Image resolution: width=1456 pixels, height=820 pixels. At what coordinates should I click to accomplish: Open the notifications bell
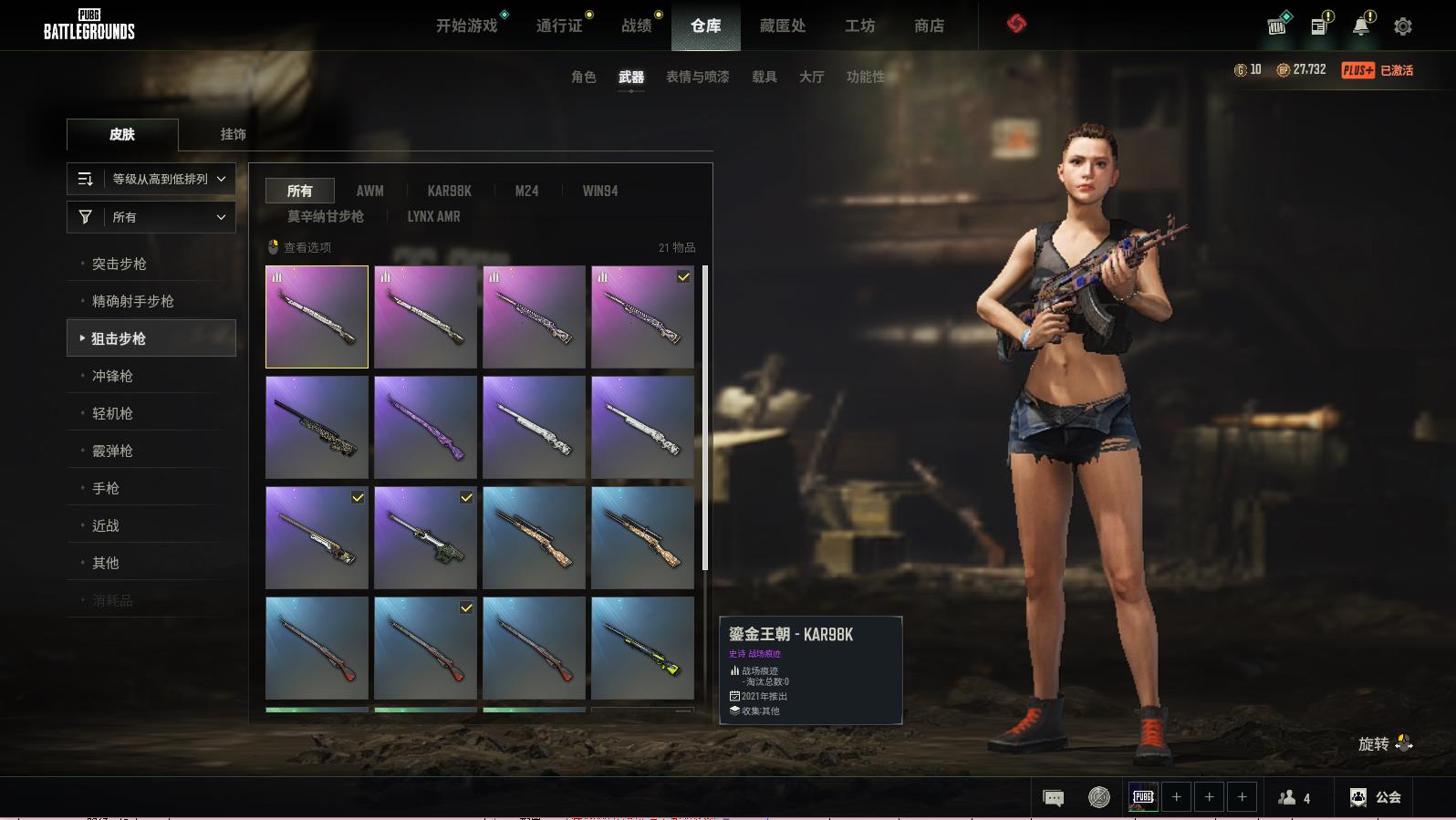click(1361, 26)
